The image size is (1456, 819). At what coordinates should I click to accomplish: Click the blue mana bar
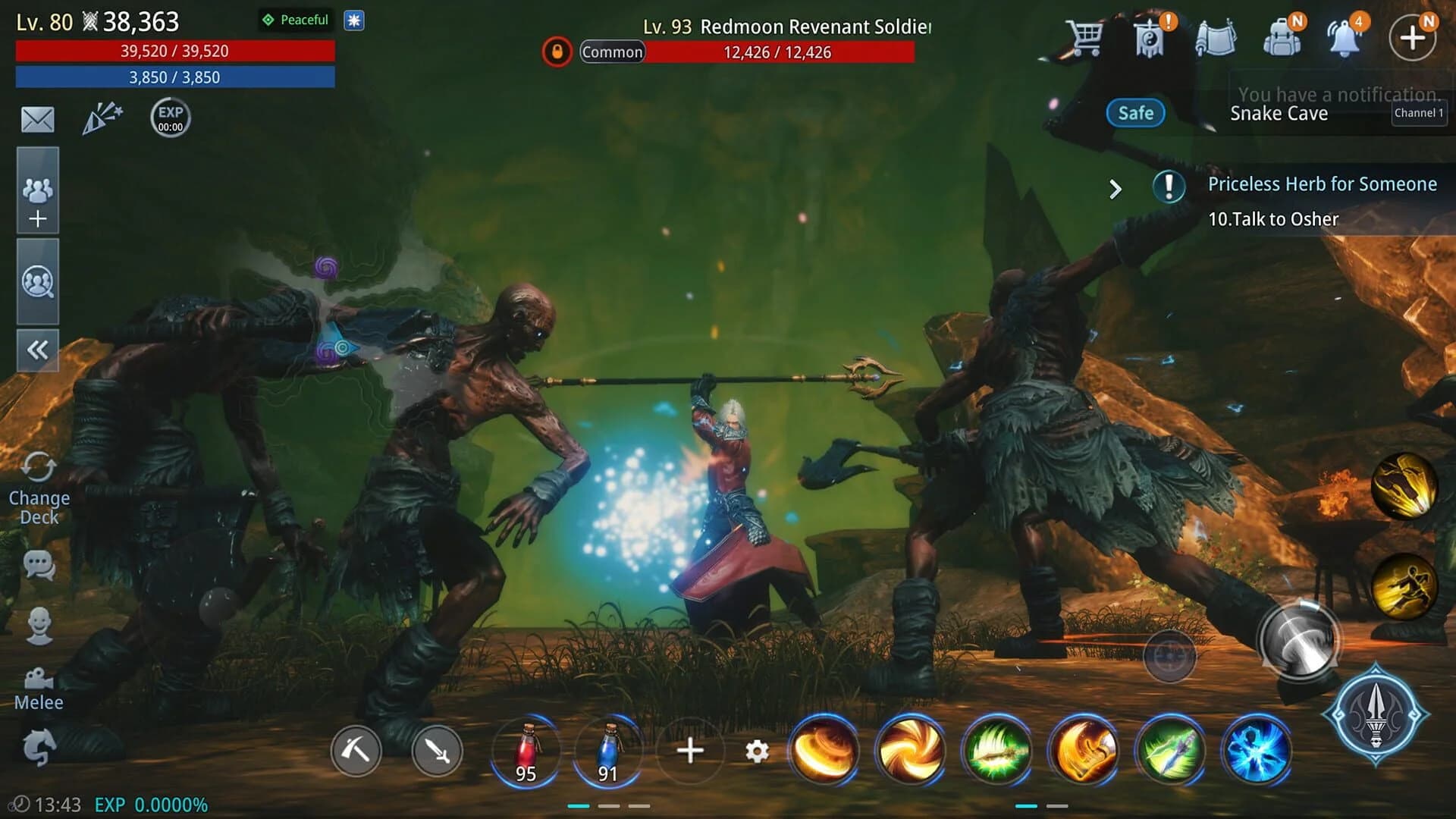pyautogui.click(x=174, y=77)
